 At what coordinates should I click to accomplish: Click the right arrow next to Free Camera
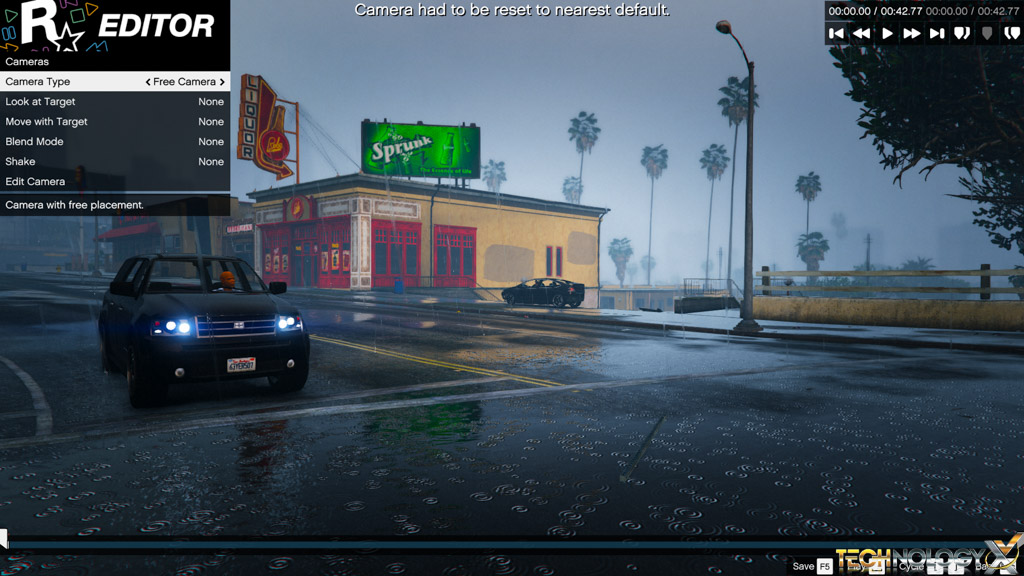coord(222,82)
